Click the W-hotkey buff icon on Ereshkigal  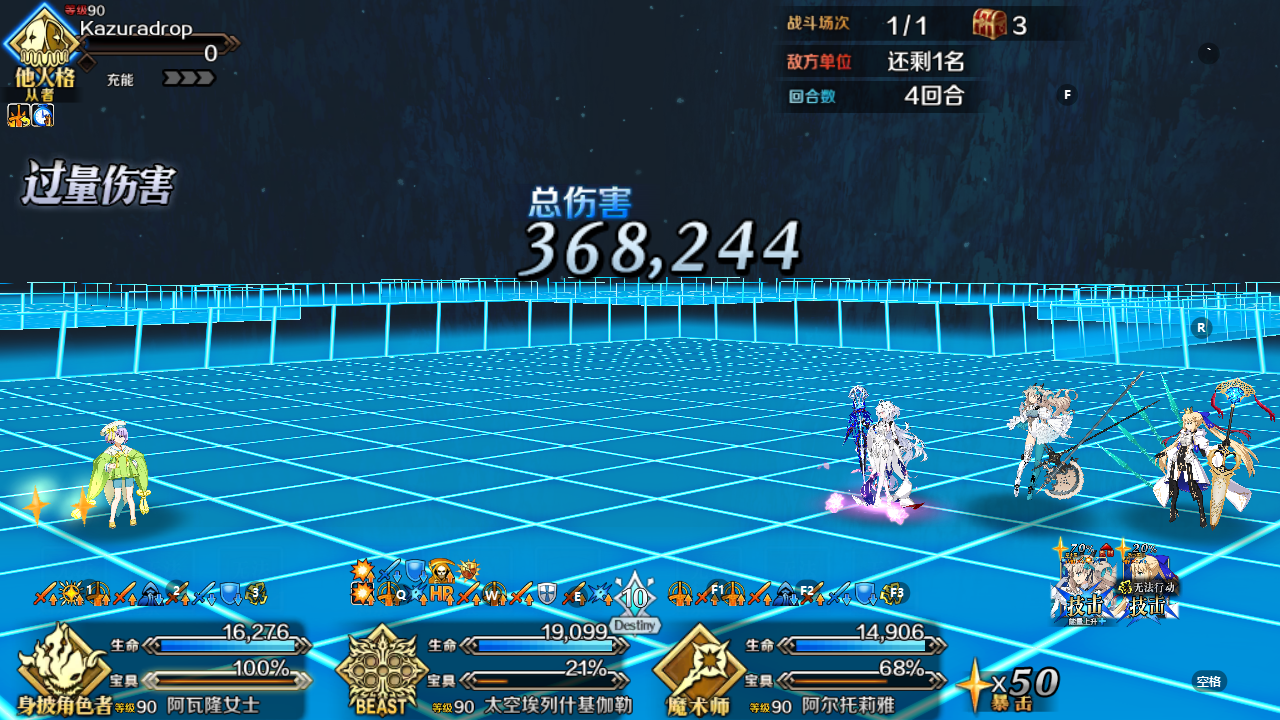tap(492, 595)
